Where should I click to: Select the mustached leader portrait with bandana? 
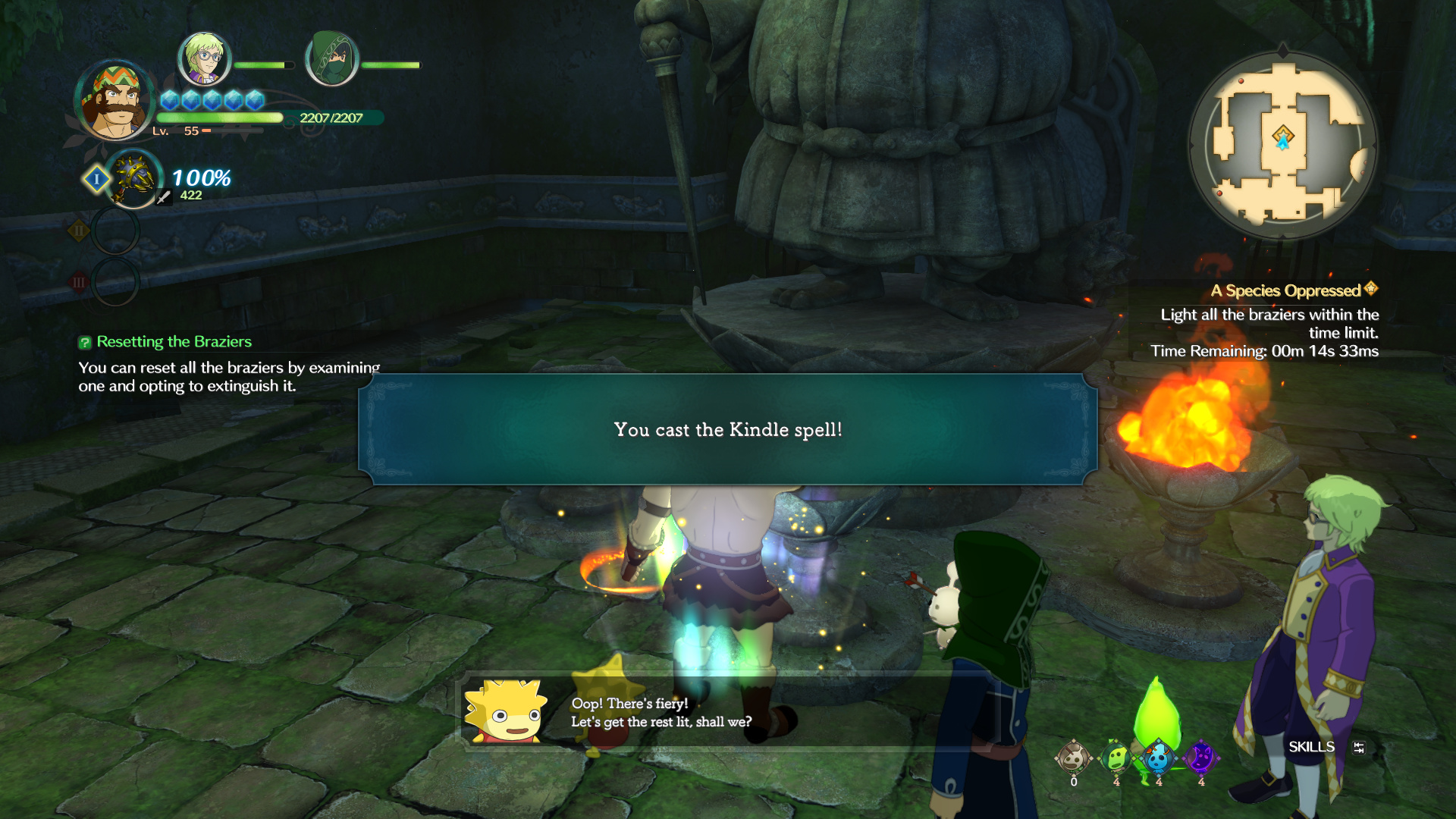click(x=115, y=101)
